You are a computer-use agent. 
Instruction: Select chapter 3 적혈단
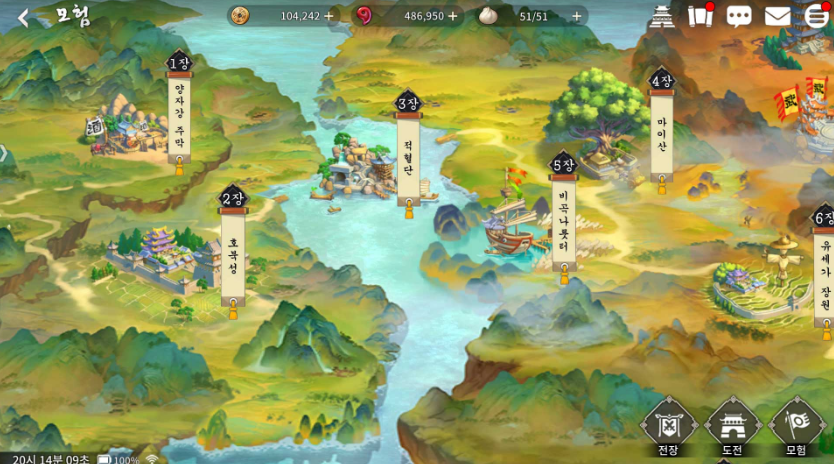point(408,150)
